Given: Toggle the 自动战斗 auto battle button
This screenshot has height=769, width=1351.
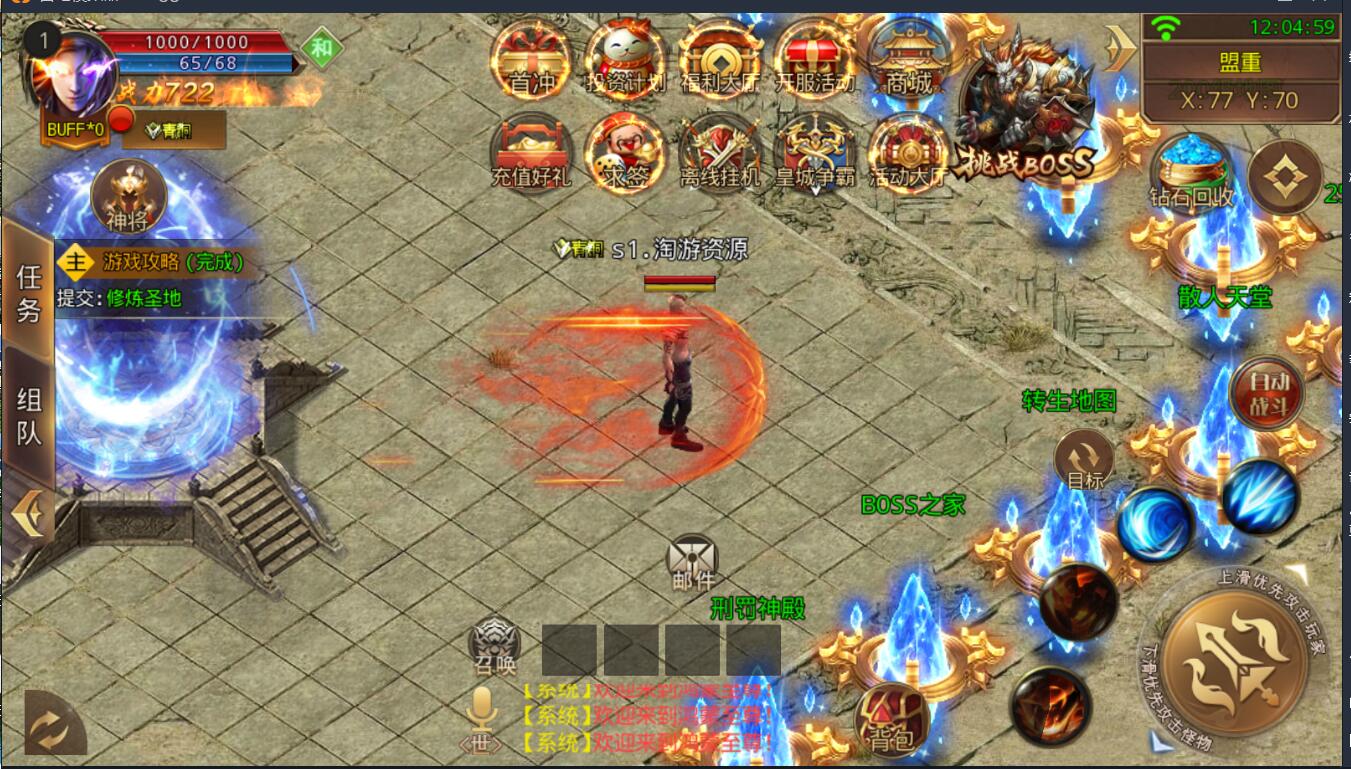Looking at the screenshot, I should [x=1266, y=393].
